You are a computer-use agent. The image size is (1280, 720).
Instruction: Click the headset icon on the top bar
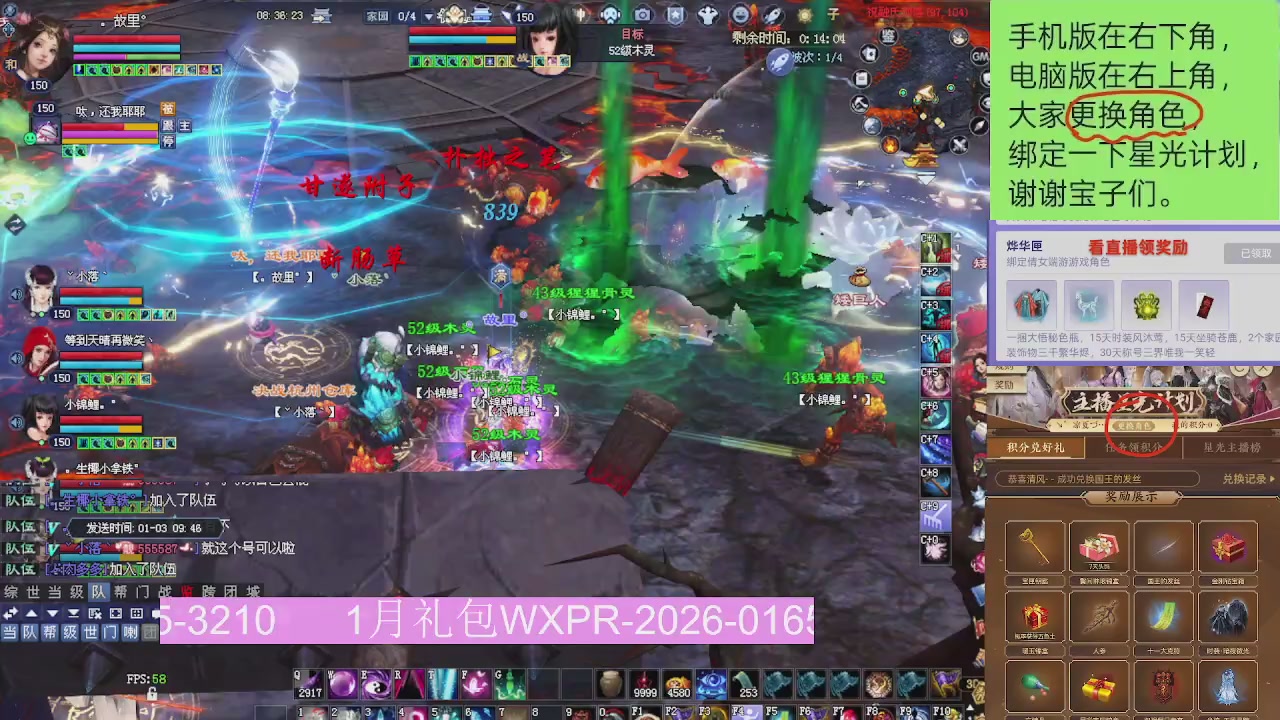click(610, 15)
